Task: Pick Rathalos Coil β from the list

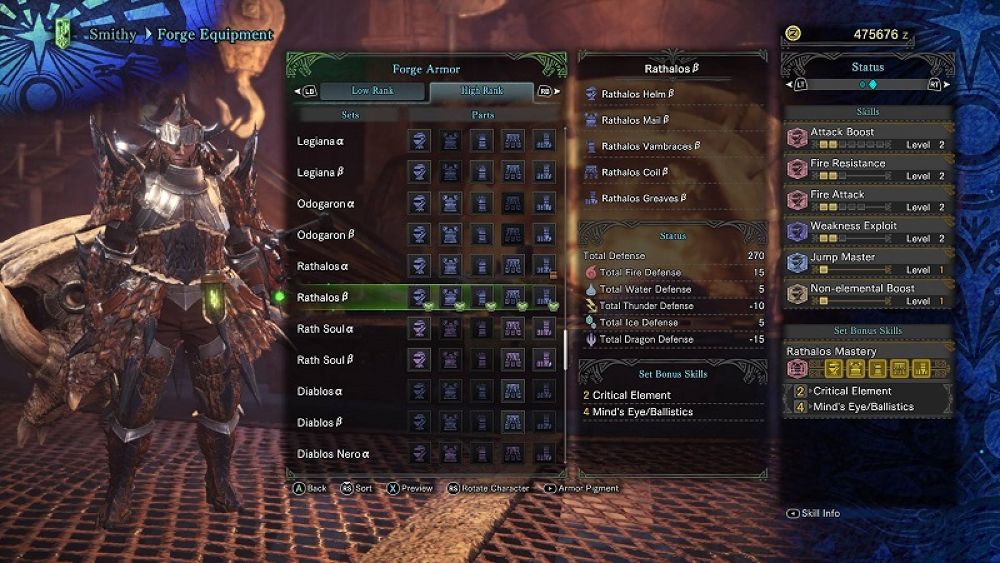Action: [634, 172]
